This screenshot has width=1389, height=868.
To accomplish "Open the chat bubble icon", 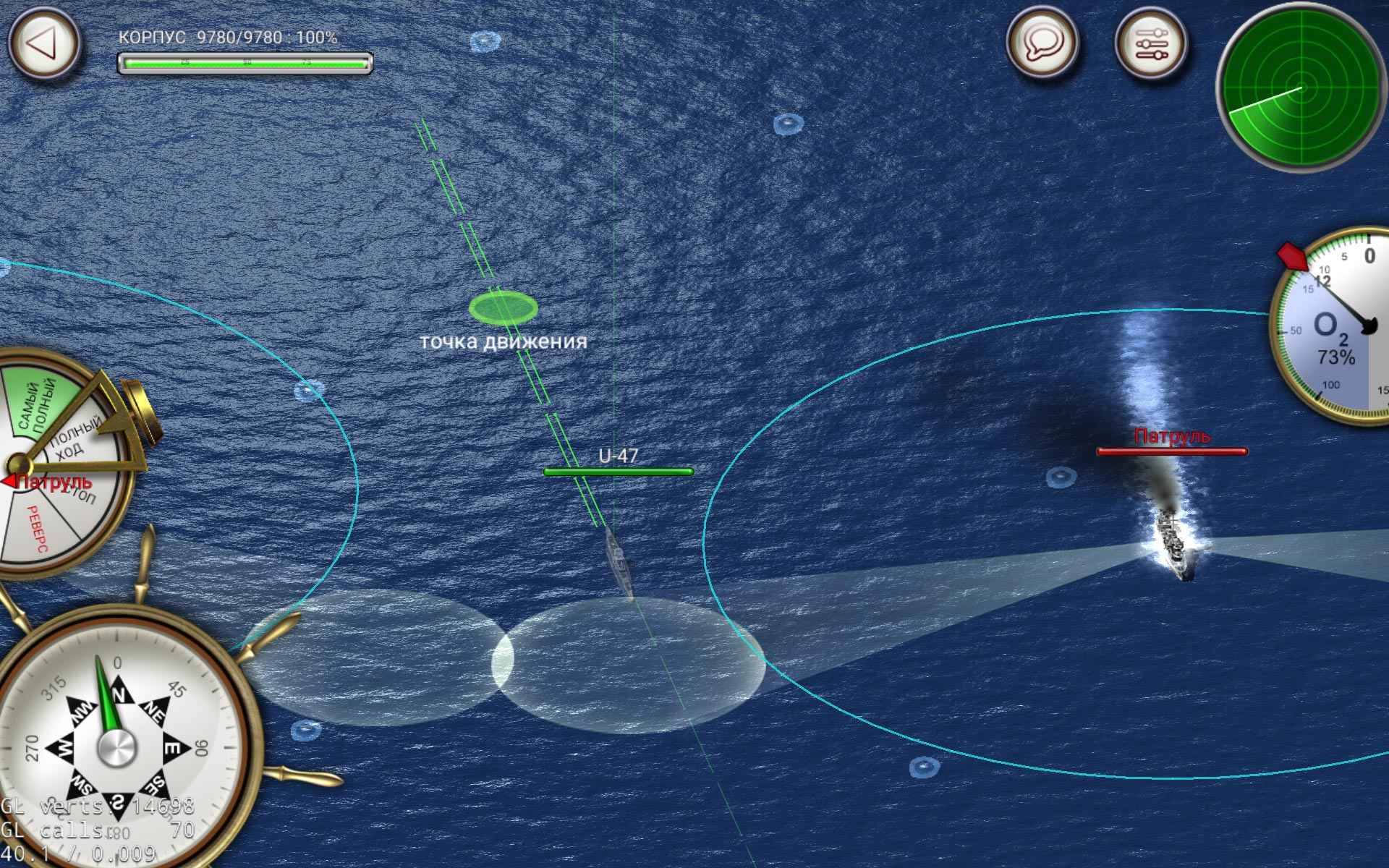I will tap(1042, 43).
